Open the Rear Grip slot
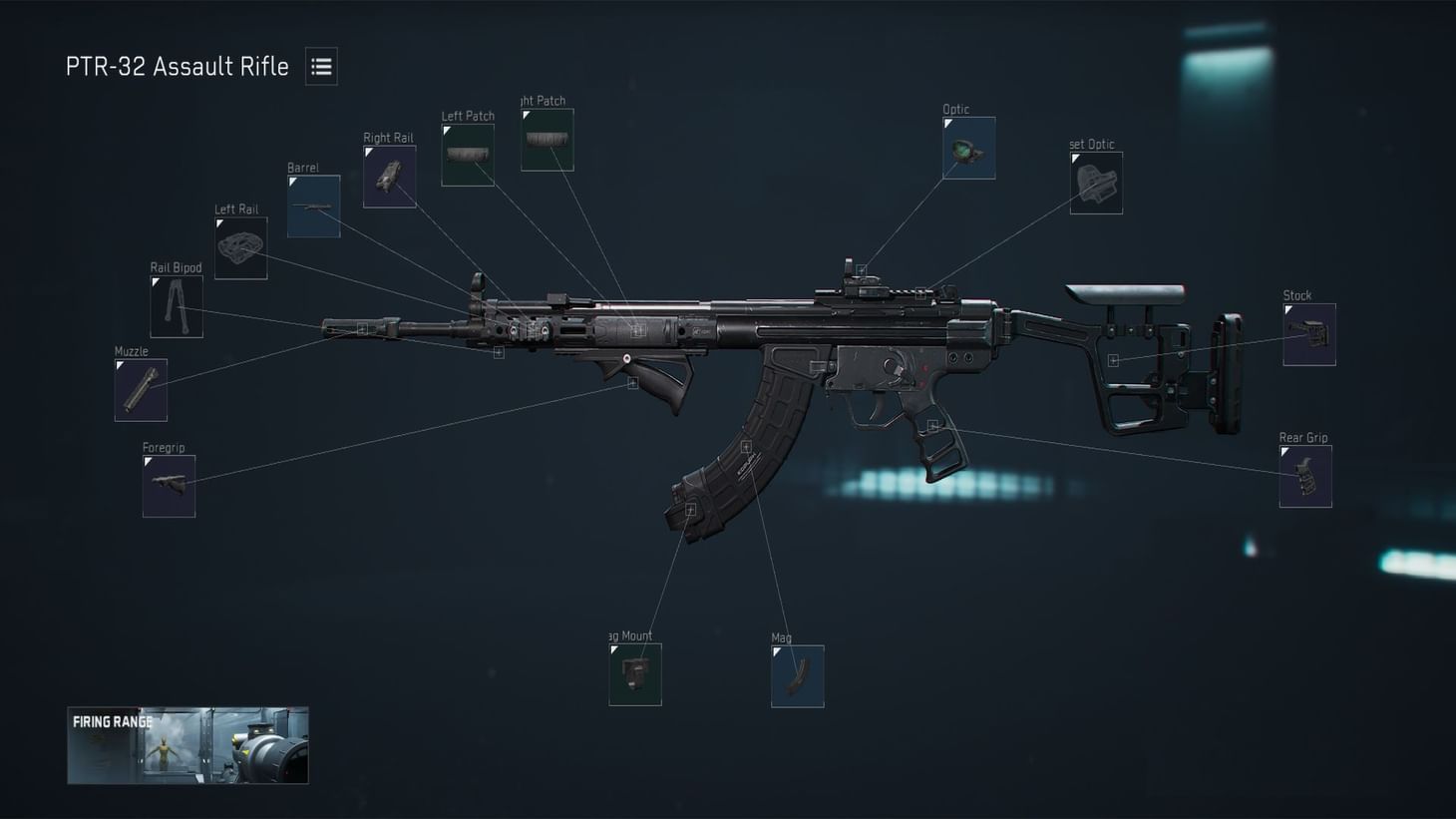Image resolution: width=1456 pixels, height=819 pixels. tap(1305, 476)
